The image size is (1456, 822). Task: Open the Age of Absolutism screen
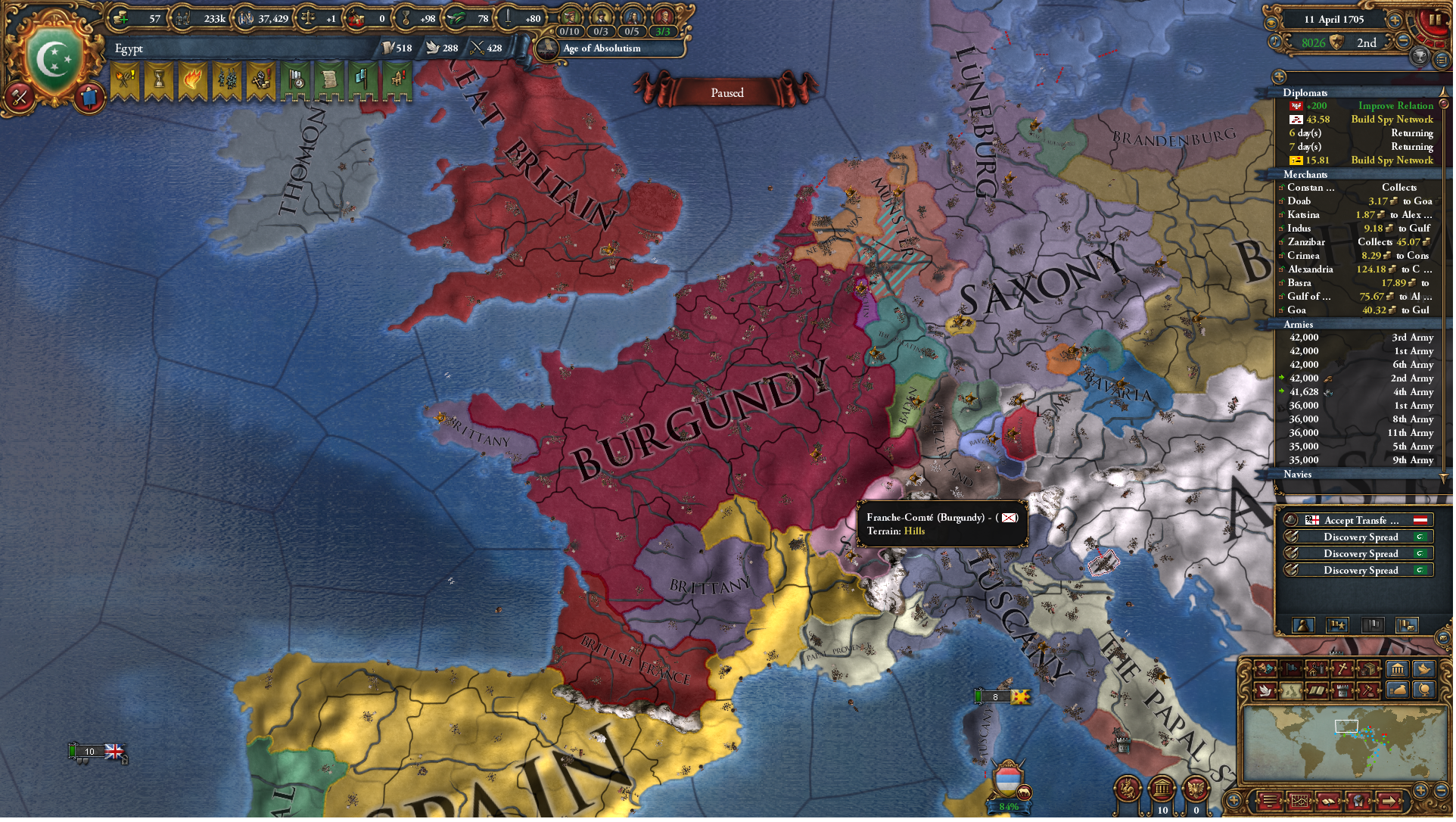pos(602,49)
